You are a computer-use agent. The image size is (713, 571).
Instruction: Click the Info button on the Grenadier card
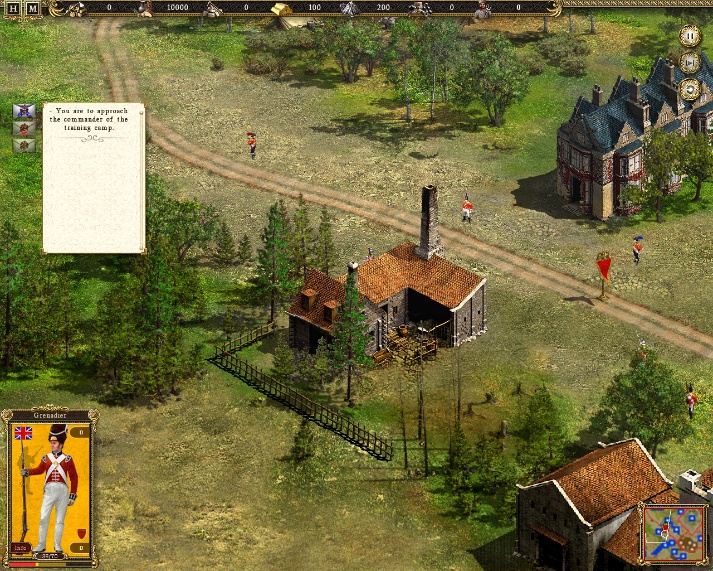[x=21, y=546]
